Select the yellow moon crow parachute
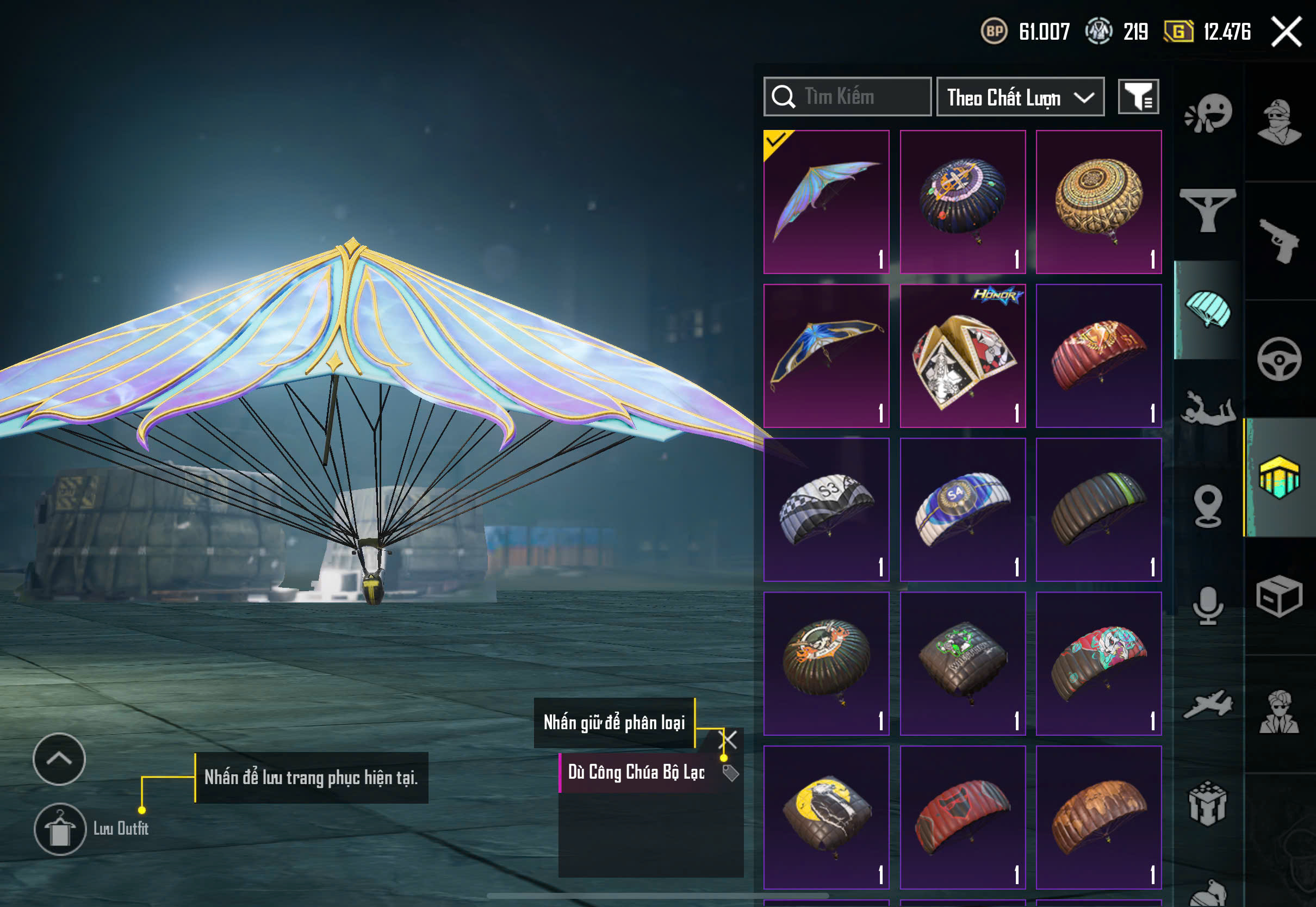Viewport: 1316px width, 907px height. [826, 817]
